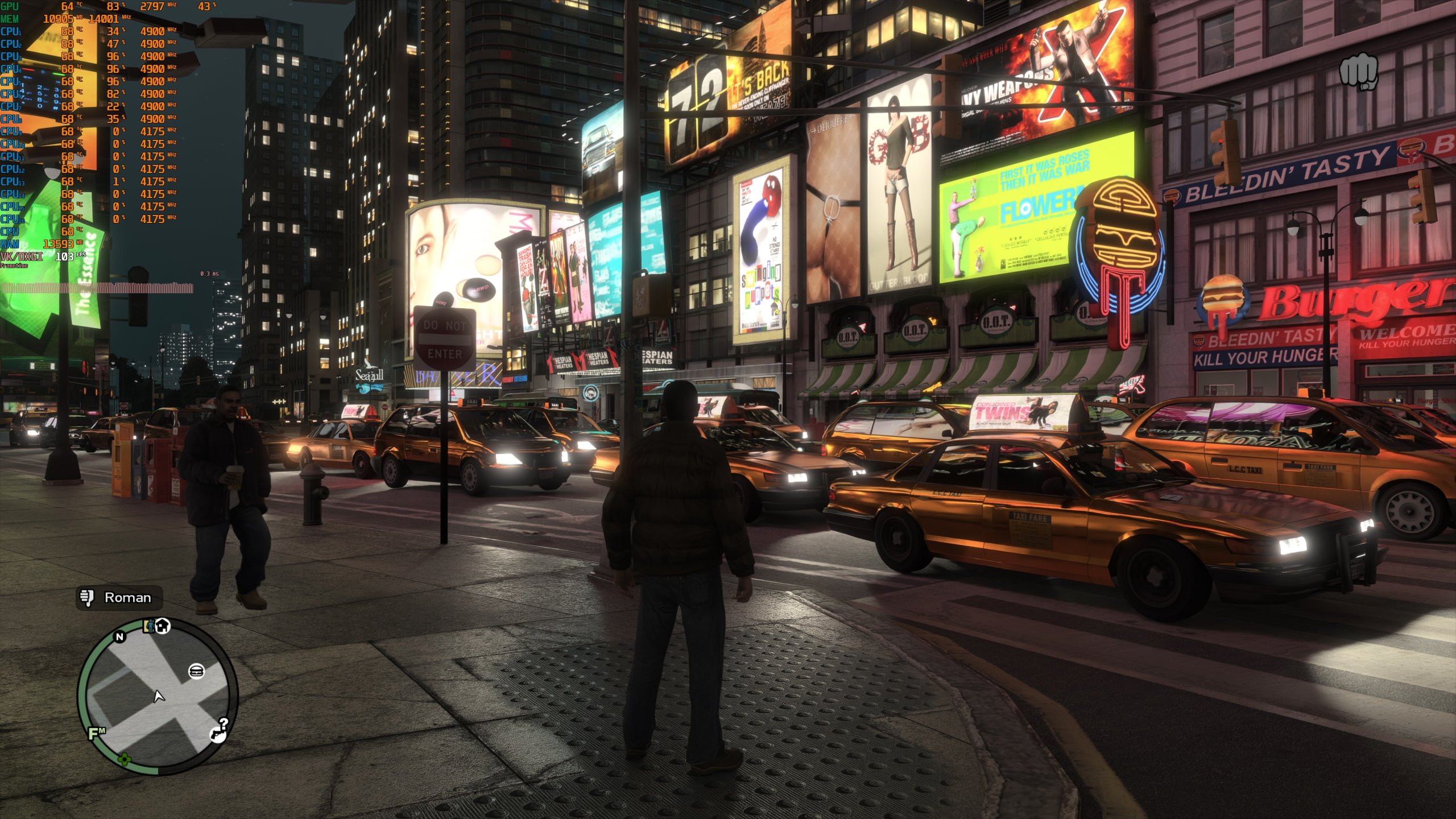This screenshot has width=1456, height=819.
Task: Click the clothing shop blip on the minimap
Action: 150,626
